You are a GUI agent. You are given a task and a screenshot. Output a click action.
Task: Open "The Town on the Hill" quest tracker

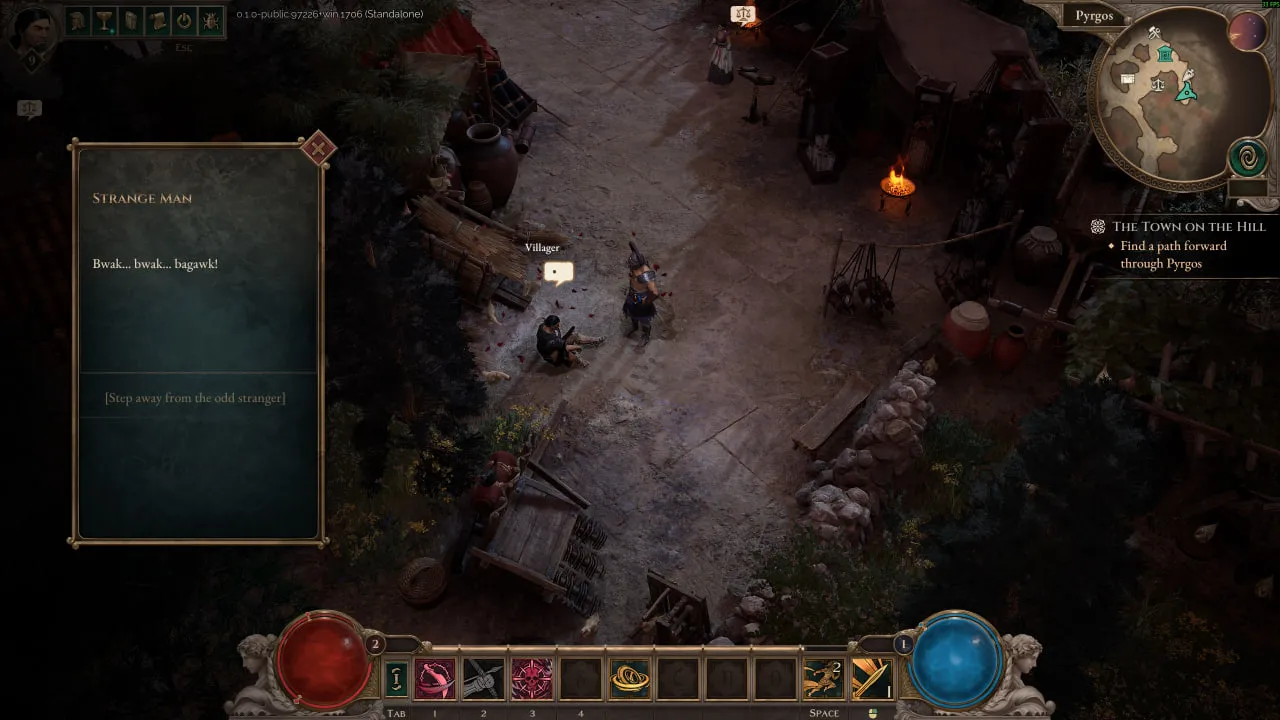(x=1188, y=227)
